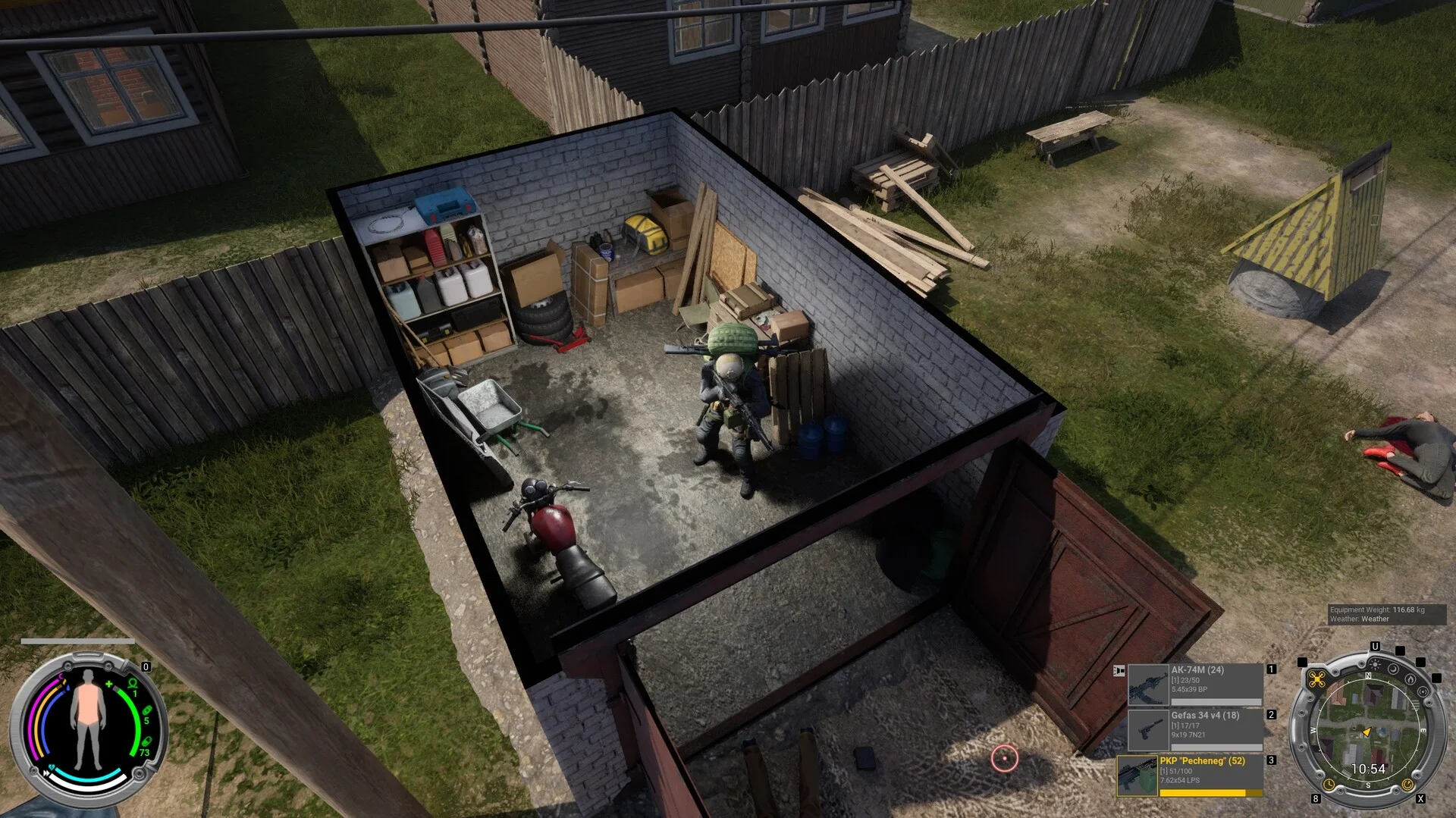Click the yellow dial icon on the minimap
The width and height of the screenshot is (1456, 818).
click(x=1407, y=784)
